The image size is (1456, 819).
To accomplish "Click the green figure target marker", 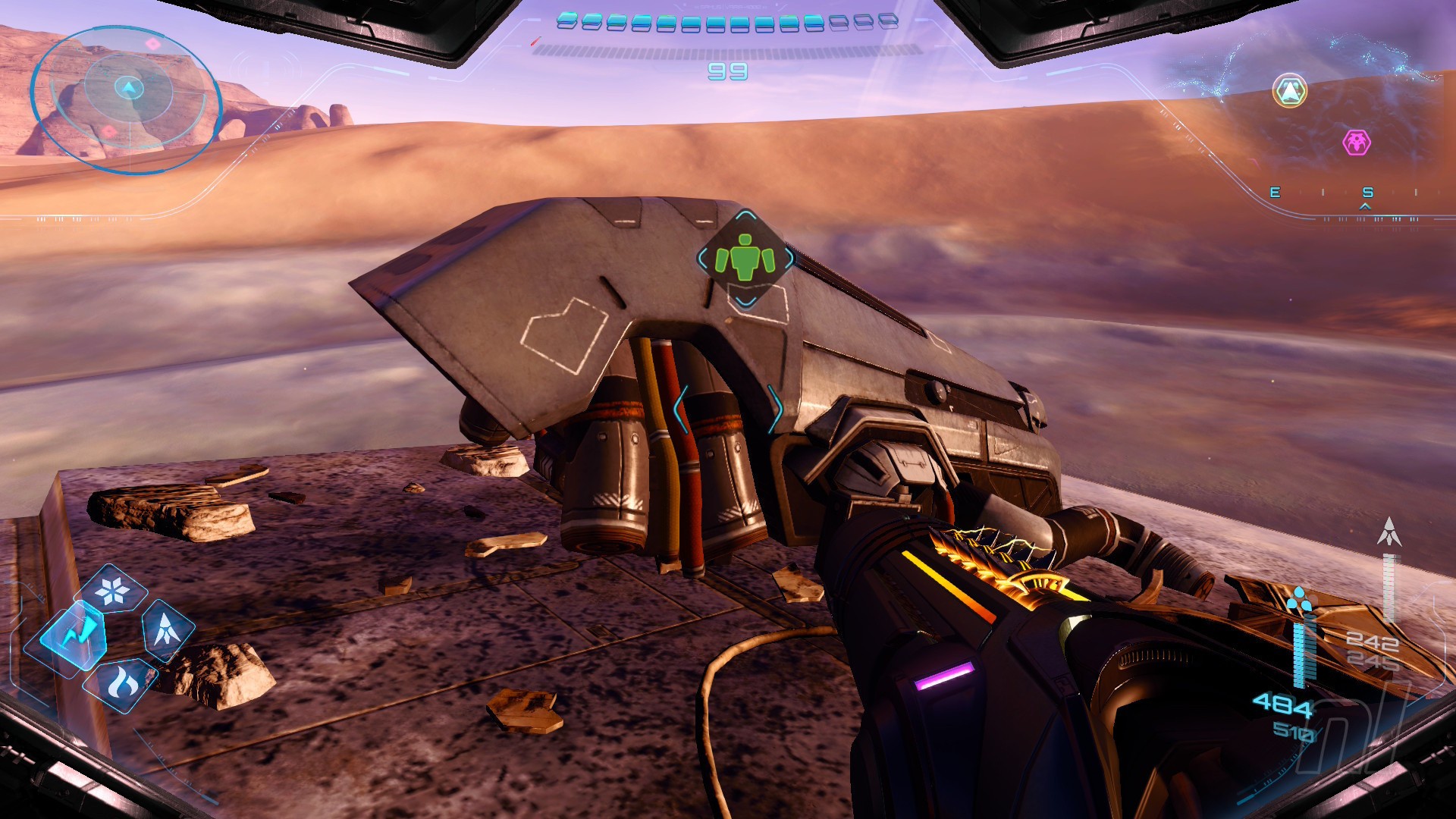I will pyautogui.click(x=745, y=259).
